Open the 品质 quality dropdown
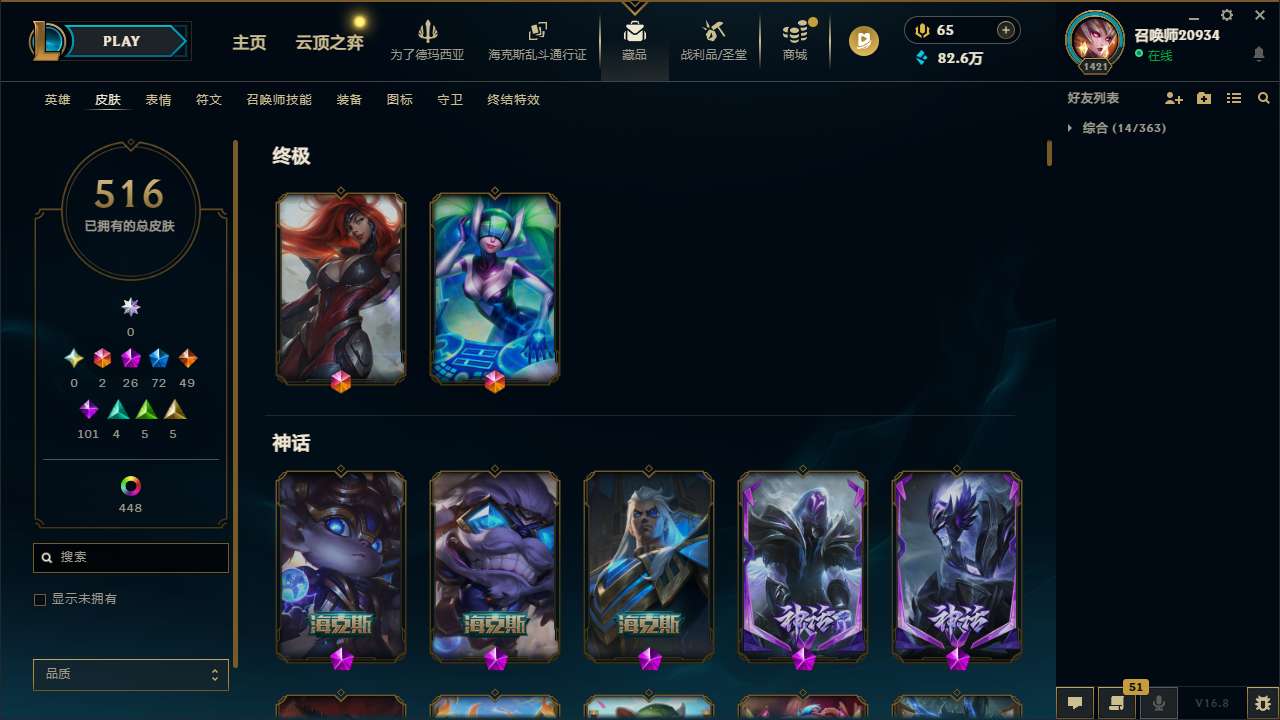 tap(130, 674)
